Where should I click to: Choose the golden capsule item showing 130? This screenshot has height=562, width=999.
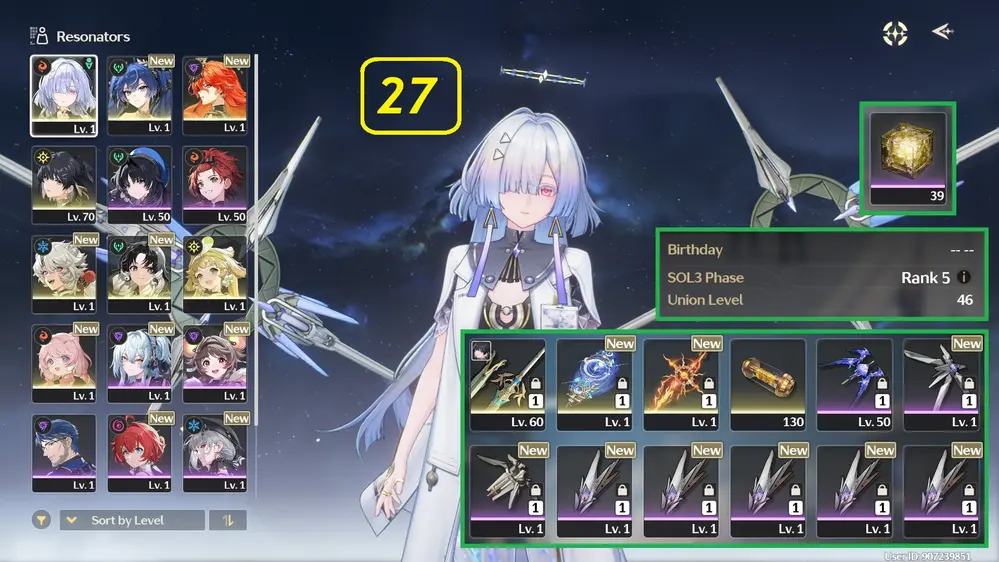768,384
